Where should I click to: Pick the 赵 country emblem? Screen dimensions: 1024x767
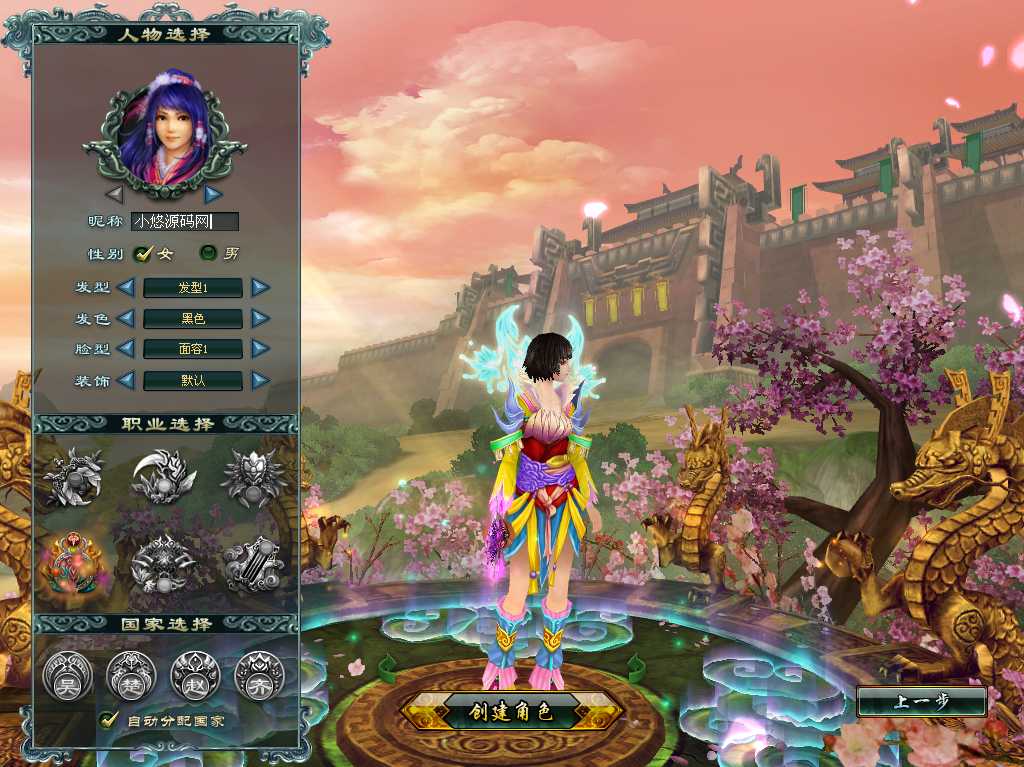(195, 676)
